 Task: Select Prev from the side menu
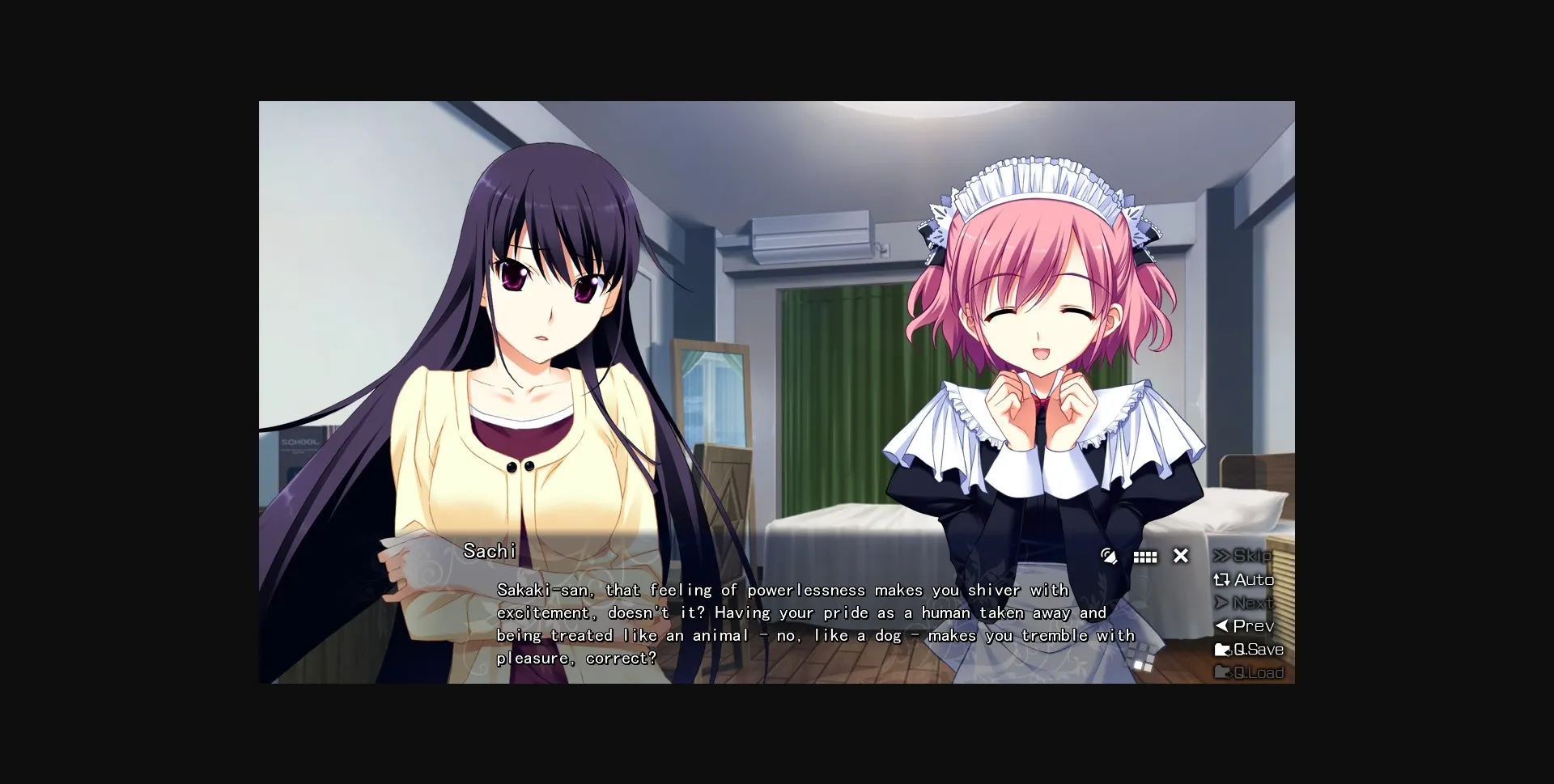1253,625
